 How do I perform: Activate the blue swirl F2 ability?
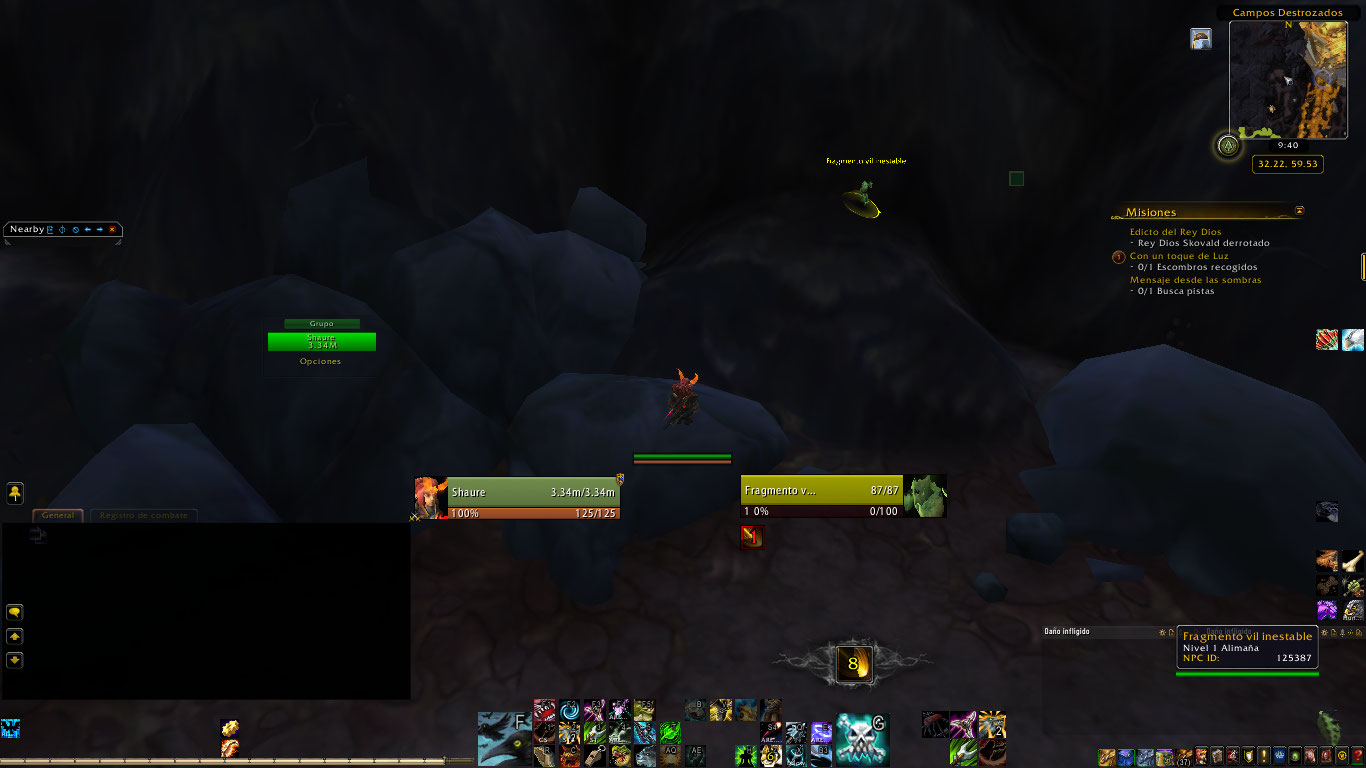click(569, 710)
